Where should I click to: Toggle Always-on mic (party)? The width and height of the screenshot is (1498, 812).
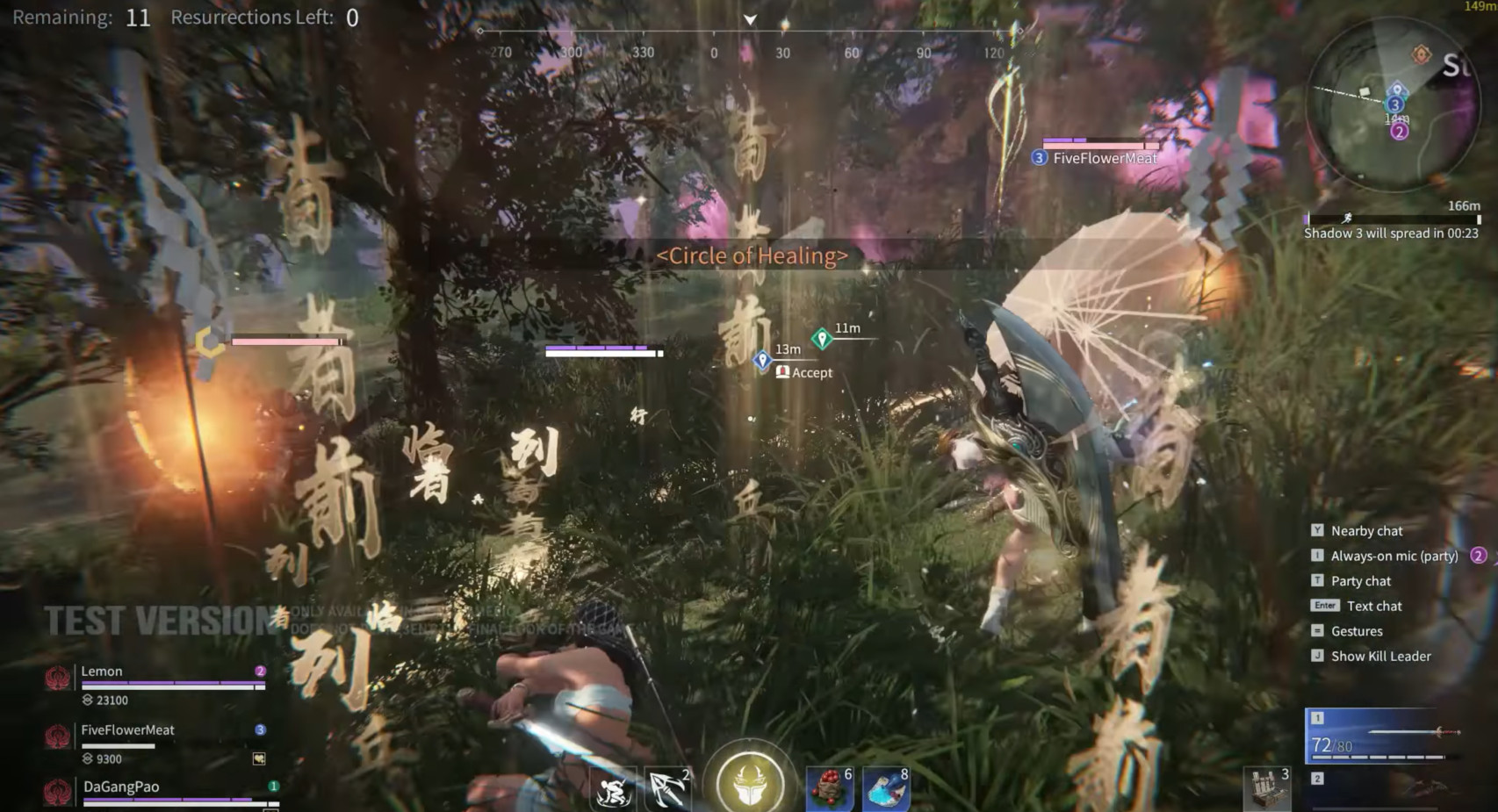1394,556
